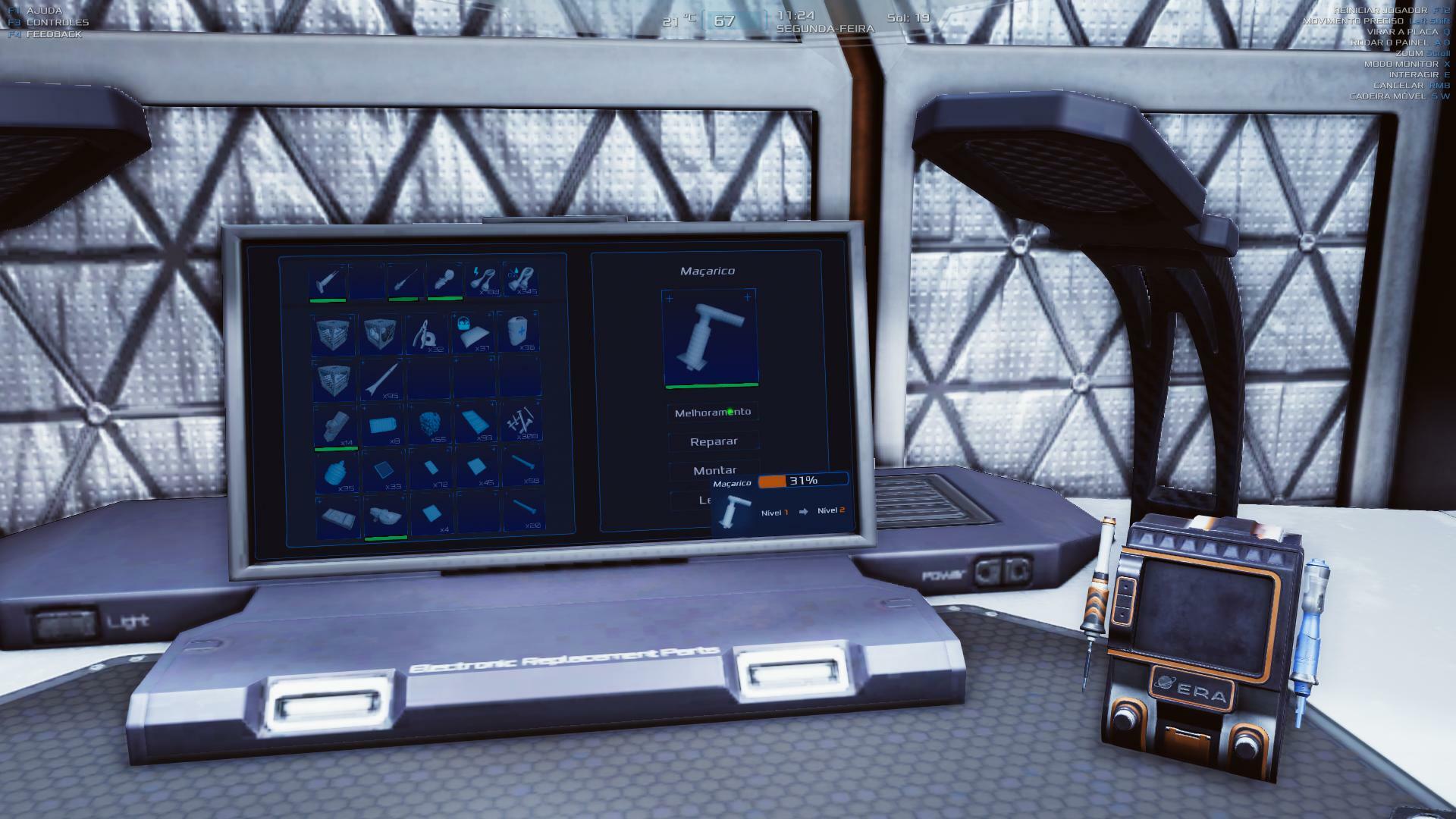Pick the first-aid canister slot x36

click(x=520, y=333)
